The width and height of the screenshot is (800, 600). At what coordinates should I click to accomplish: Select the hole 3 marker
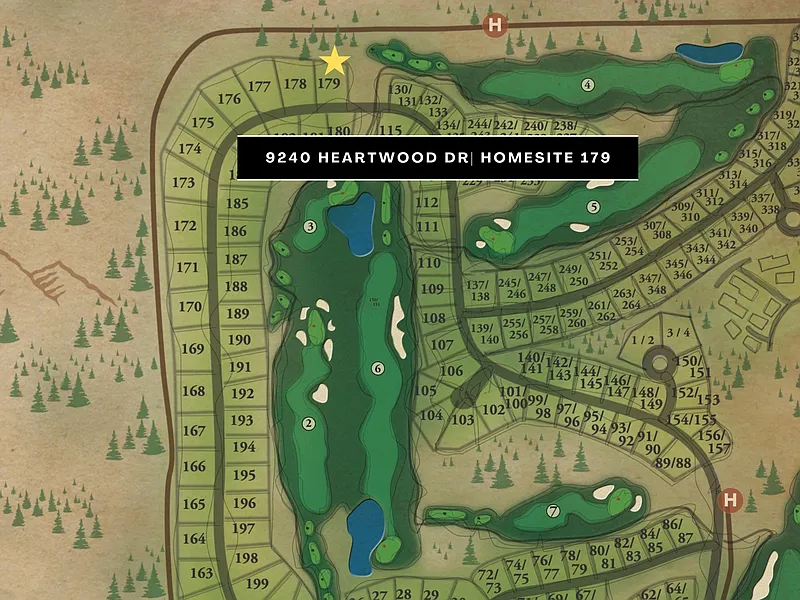click(310, 227)
